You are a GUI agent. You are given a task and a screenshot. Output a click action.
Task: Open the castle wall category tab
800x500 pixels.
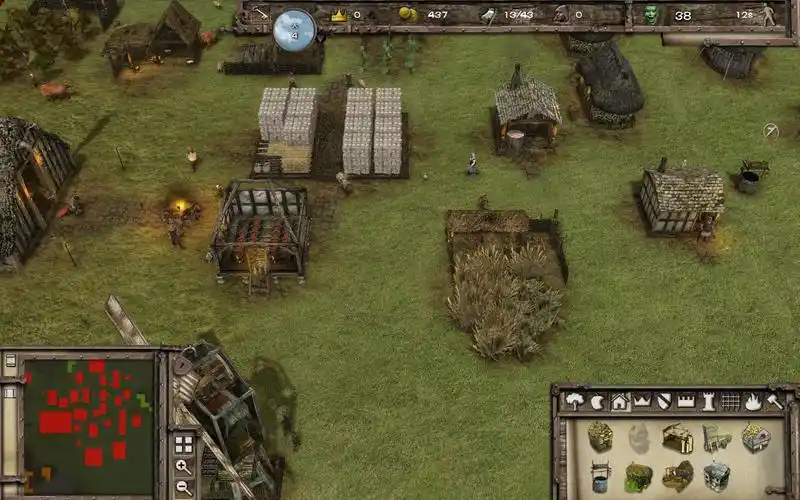[686, 401]
